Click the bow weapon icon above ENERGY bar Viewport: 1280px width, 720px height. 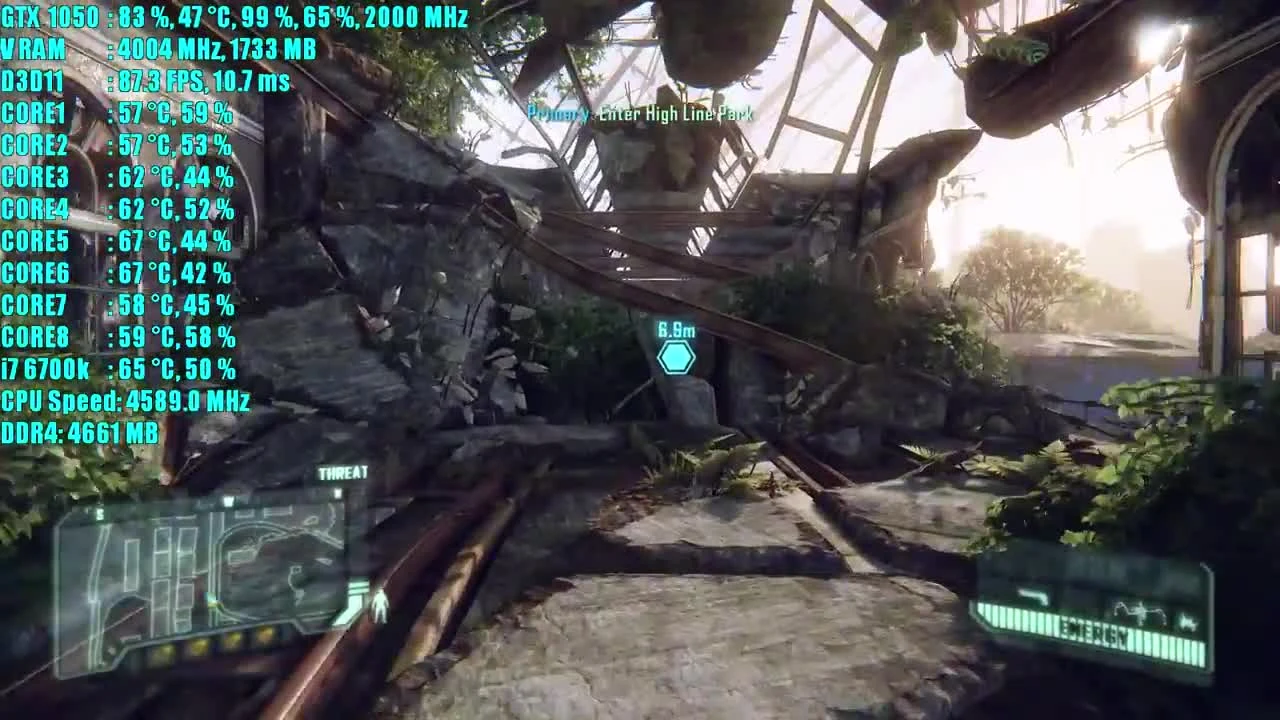pyautogui.click(x=1141, y=611)
